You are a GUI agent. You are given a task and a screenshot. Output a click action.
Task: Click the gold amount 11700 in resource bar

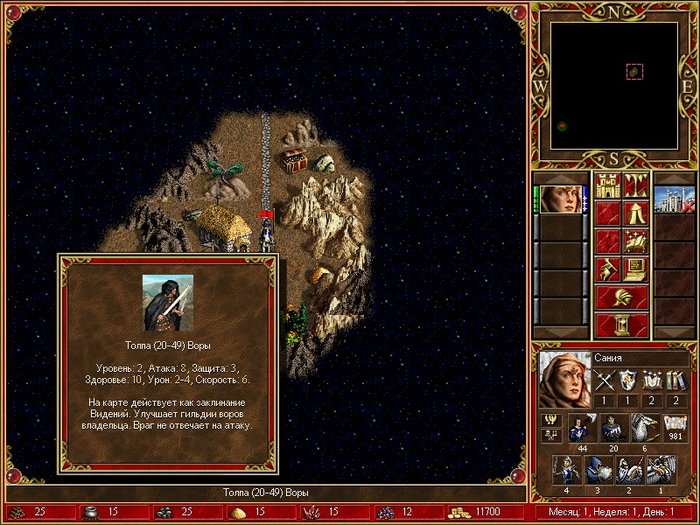pyautogui.click(x=480, y=512)
